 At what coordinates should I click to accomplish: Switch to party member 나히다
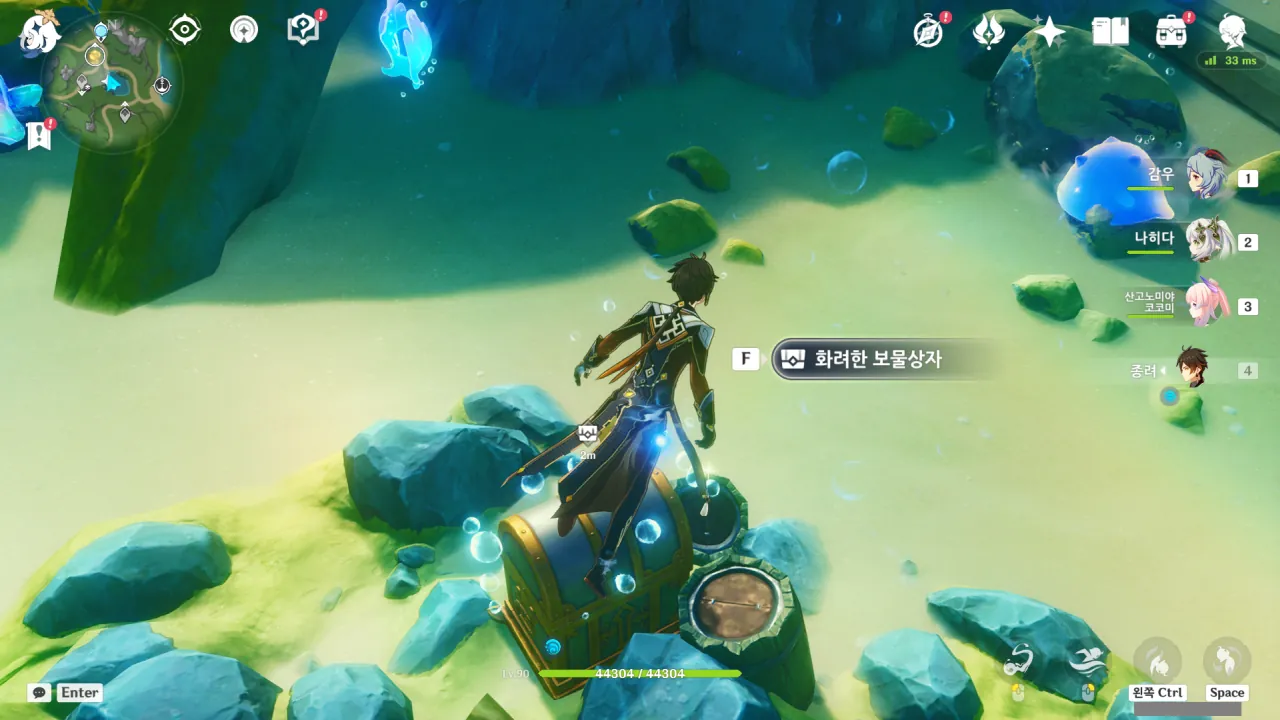point(1207,240)
